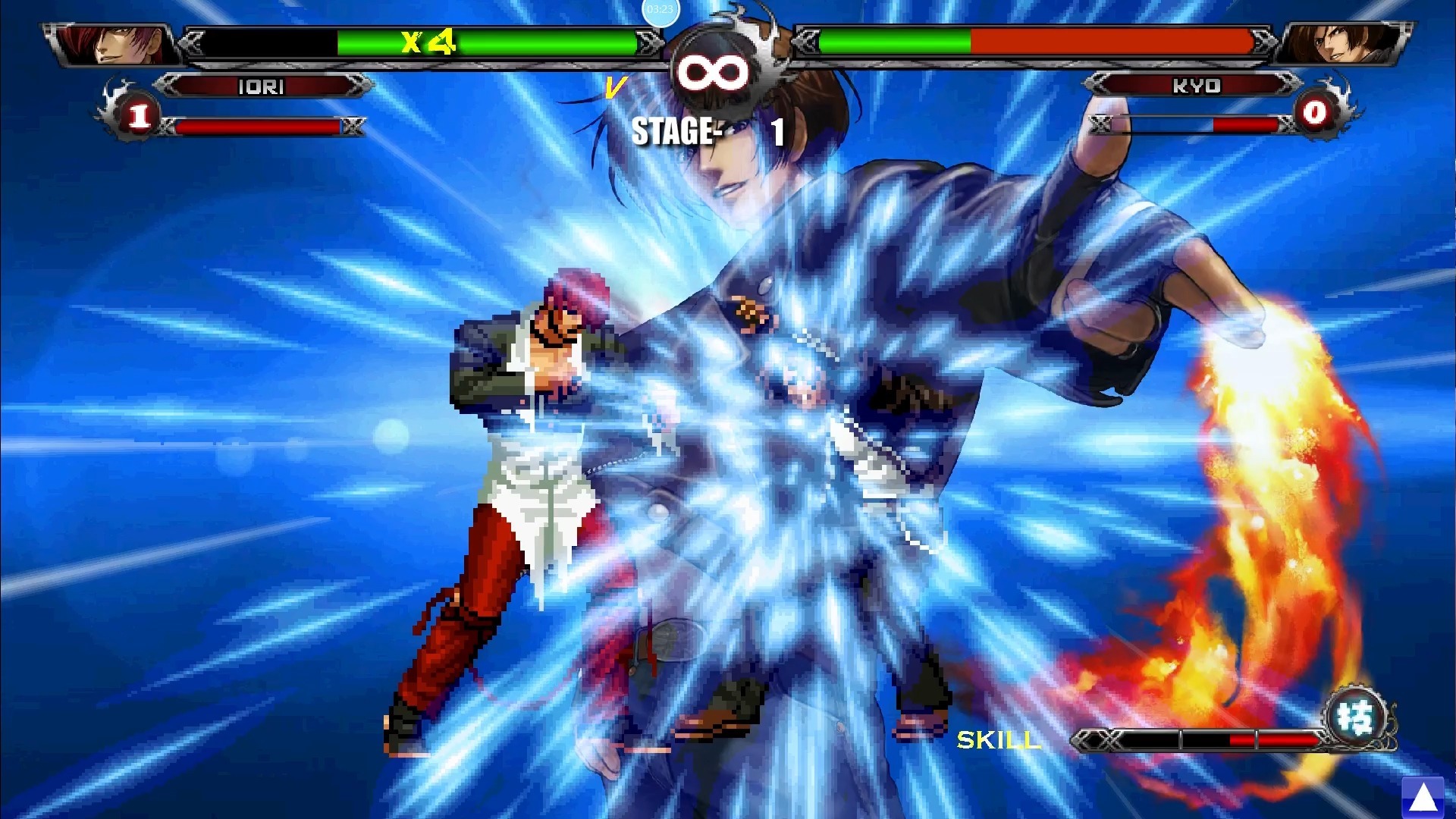Click the 03:23 recording timer bubble

coord(660,10)
